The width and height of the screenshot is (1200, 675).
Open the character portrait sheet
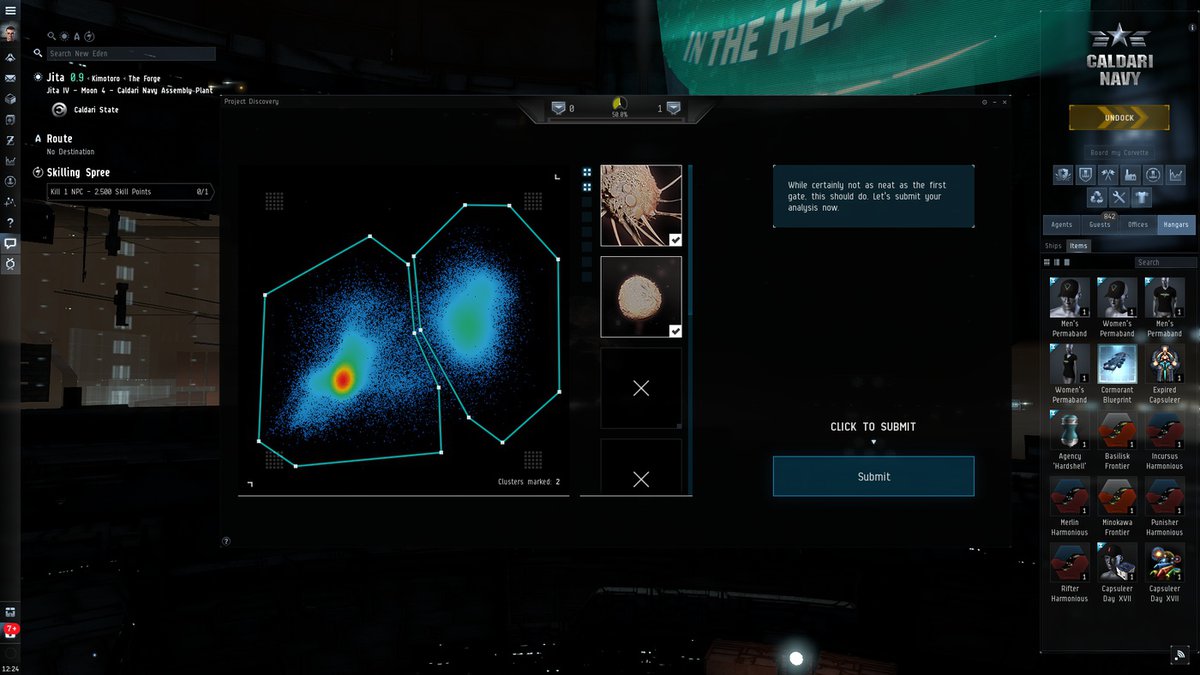click(10, 33)
